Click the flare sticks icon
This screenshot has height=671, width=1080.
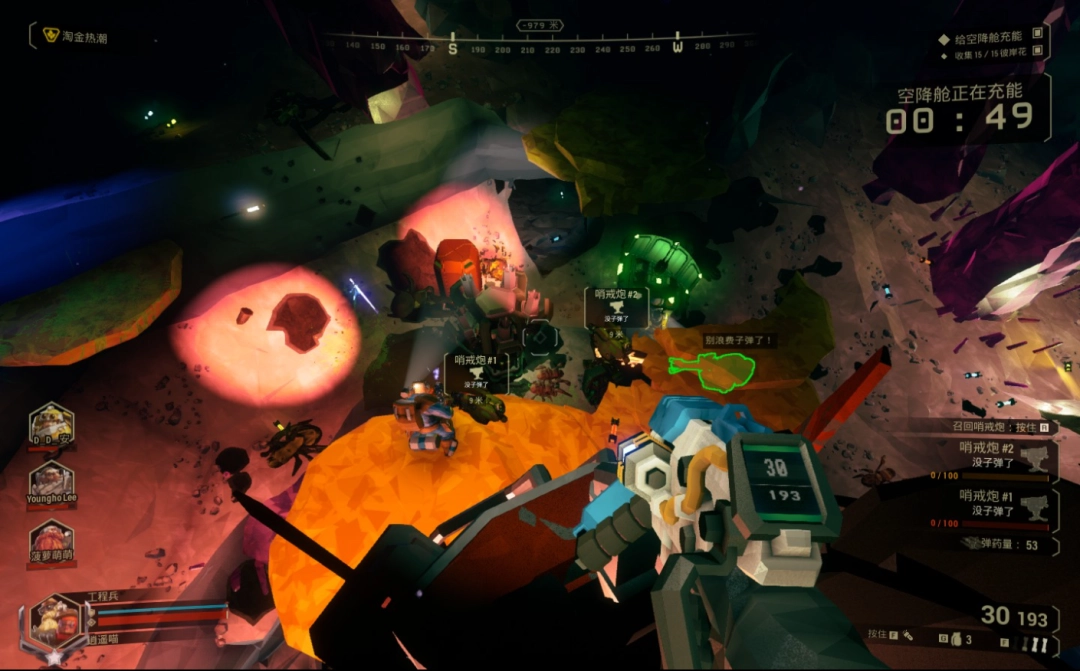click(x=1037, y=645)
